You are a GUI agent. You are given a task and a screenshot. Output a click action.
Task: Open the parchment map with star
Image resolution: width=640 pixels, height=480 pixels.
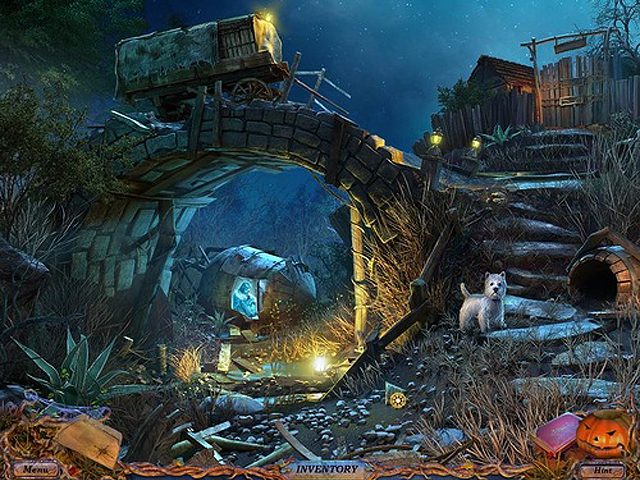tap(88, 438)
